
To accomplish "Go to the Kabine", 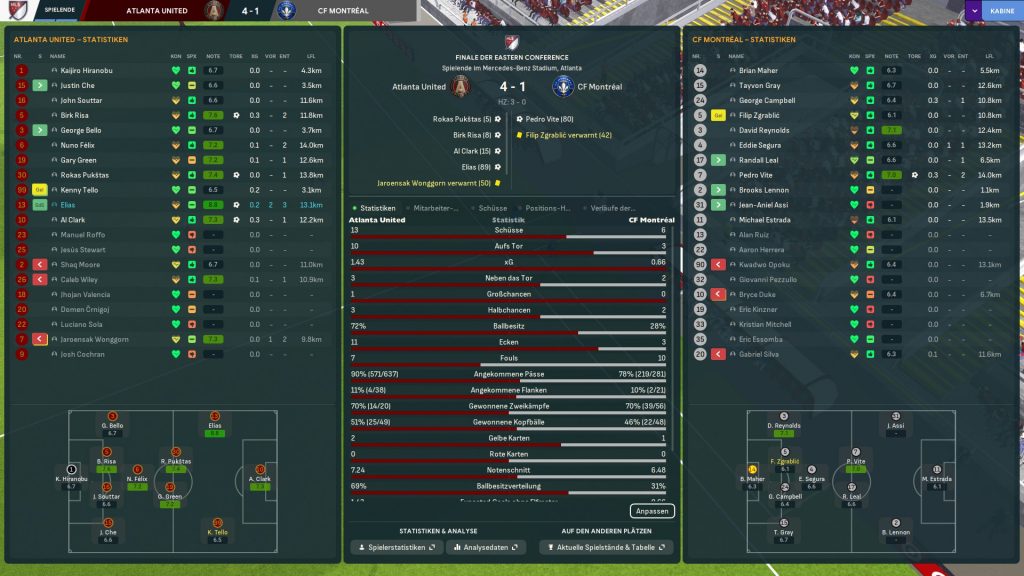I will click(1000, 10).
